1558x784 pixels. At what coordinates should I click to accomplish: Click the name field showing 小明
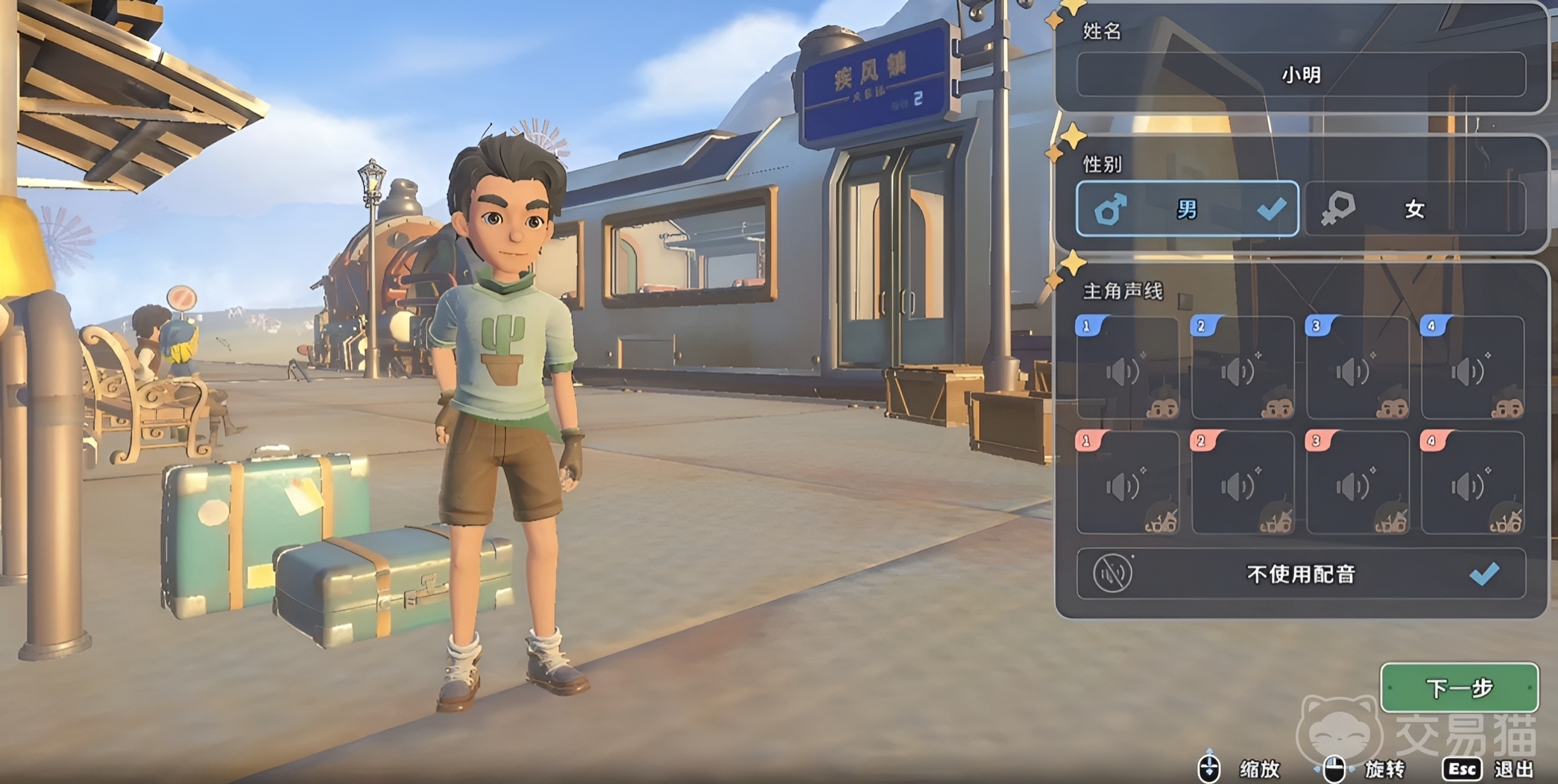[1301, 75]
